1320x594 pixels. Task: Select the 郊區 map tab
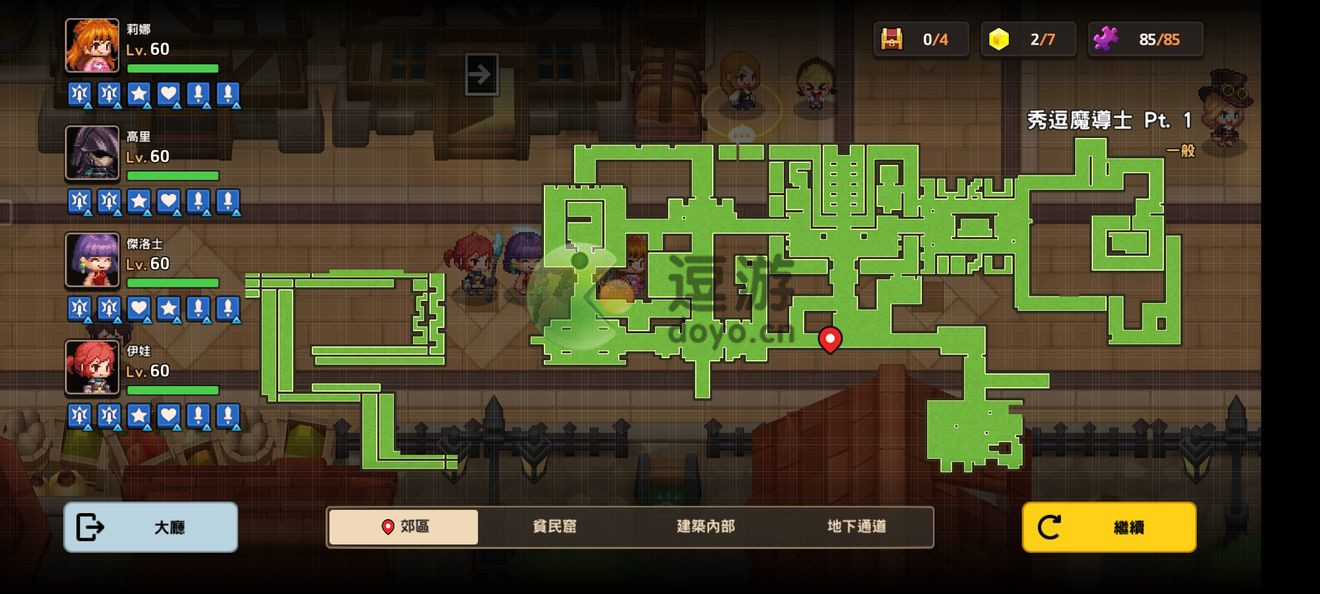coord(403,527)
